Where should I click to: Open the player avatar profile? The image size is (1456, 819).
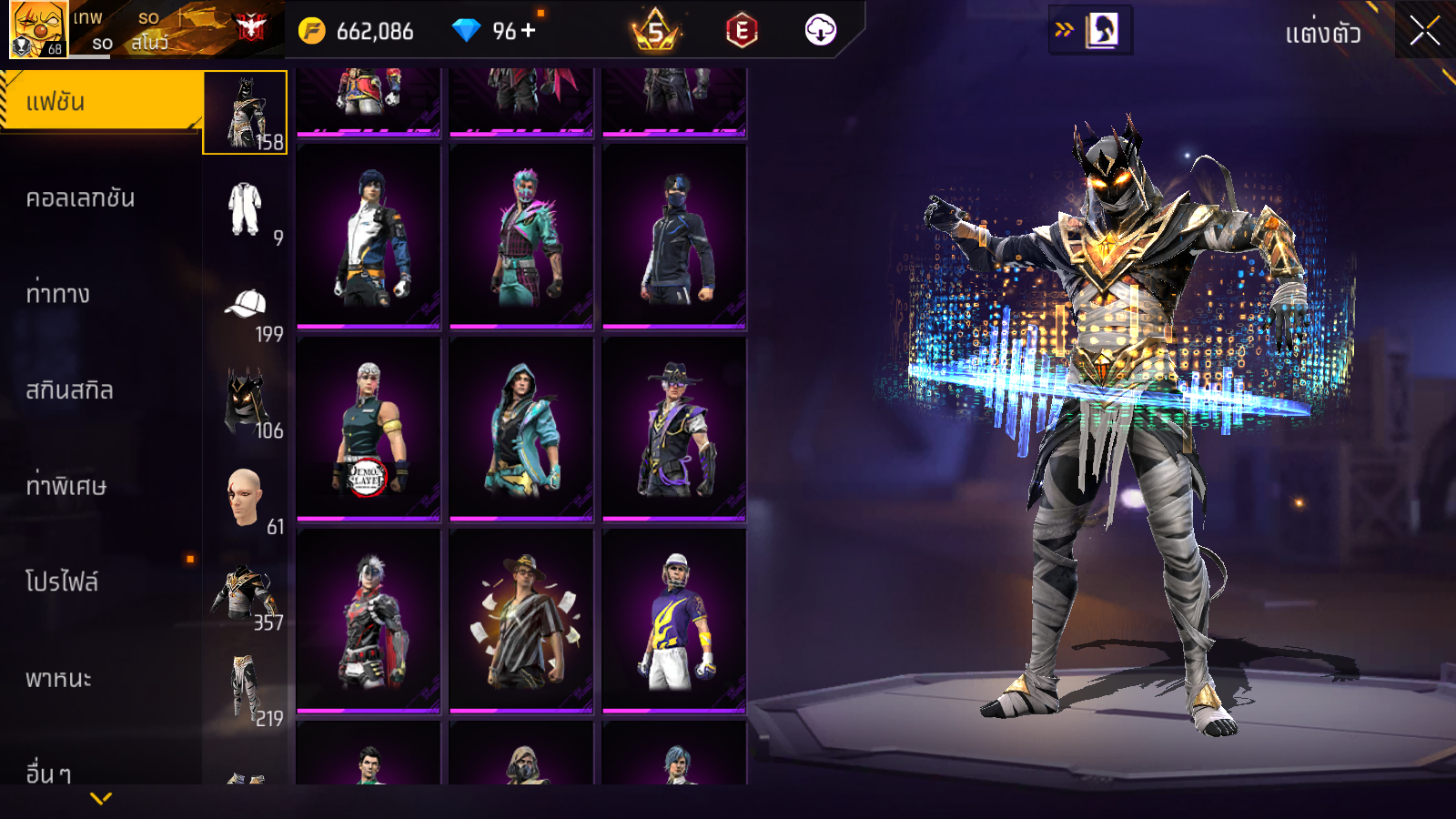(37, 29)
